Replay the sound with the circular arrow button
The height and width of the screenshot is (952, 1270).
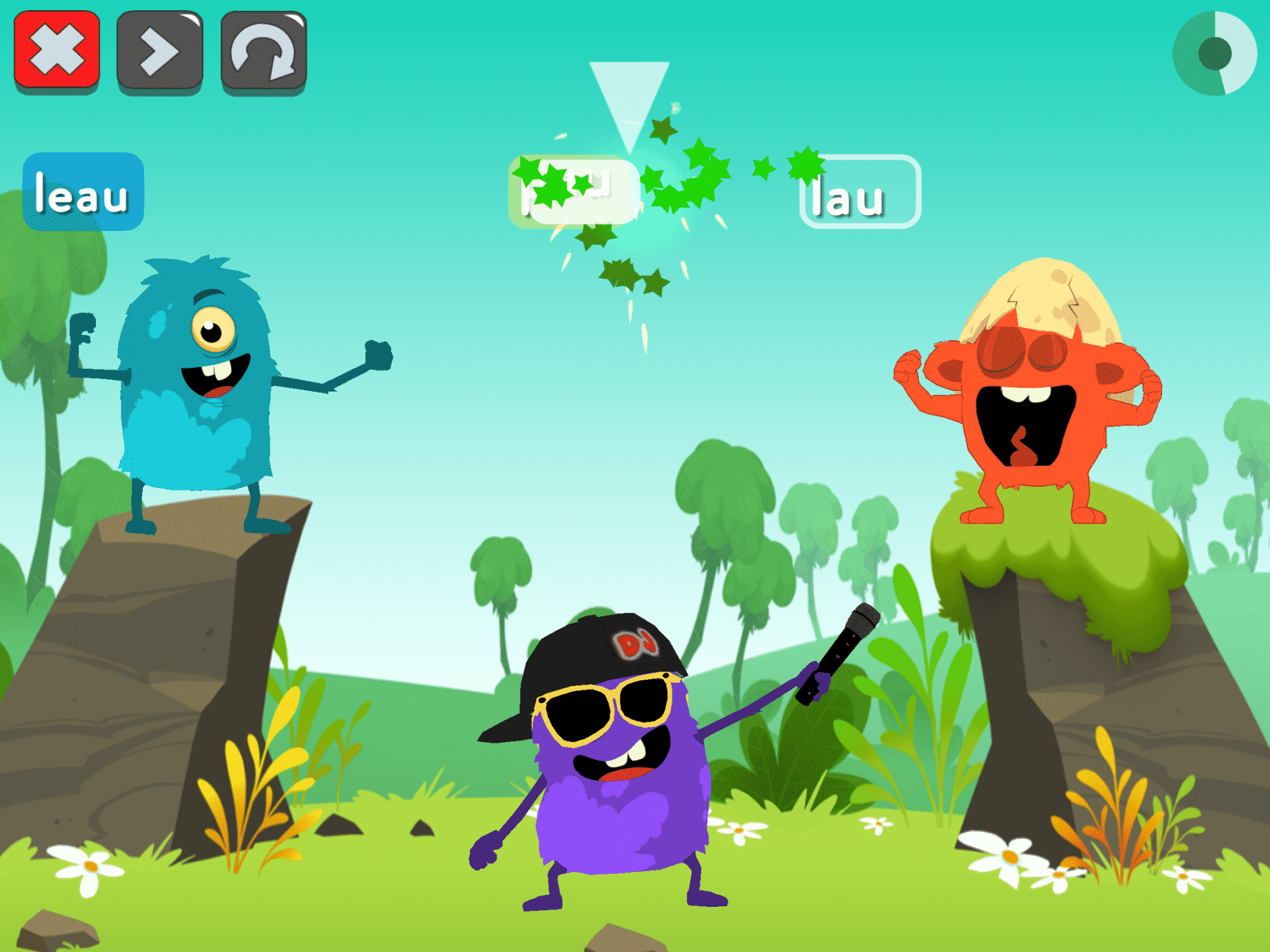coord(264,52)
